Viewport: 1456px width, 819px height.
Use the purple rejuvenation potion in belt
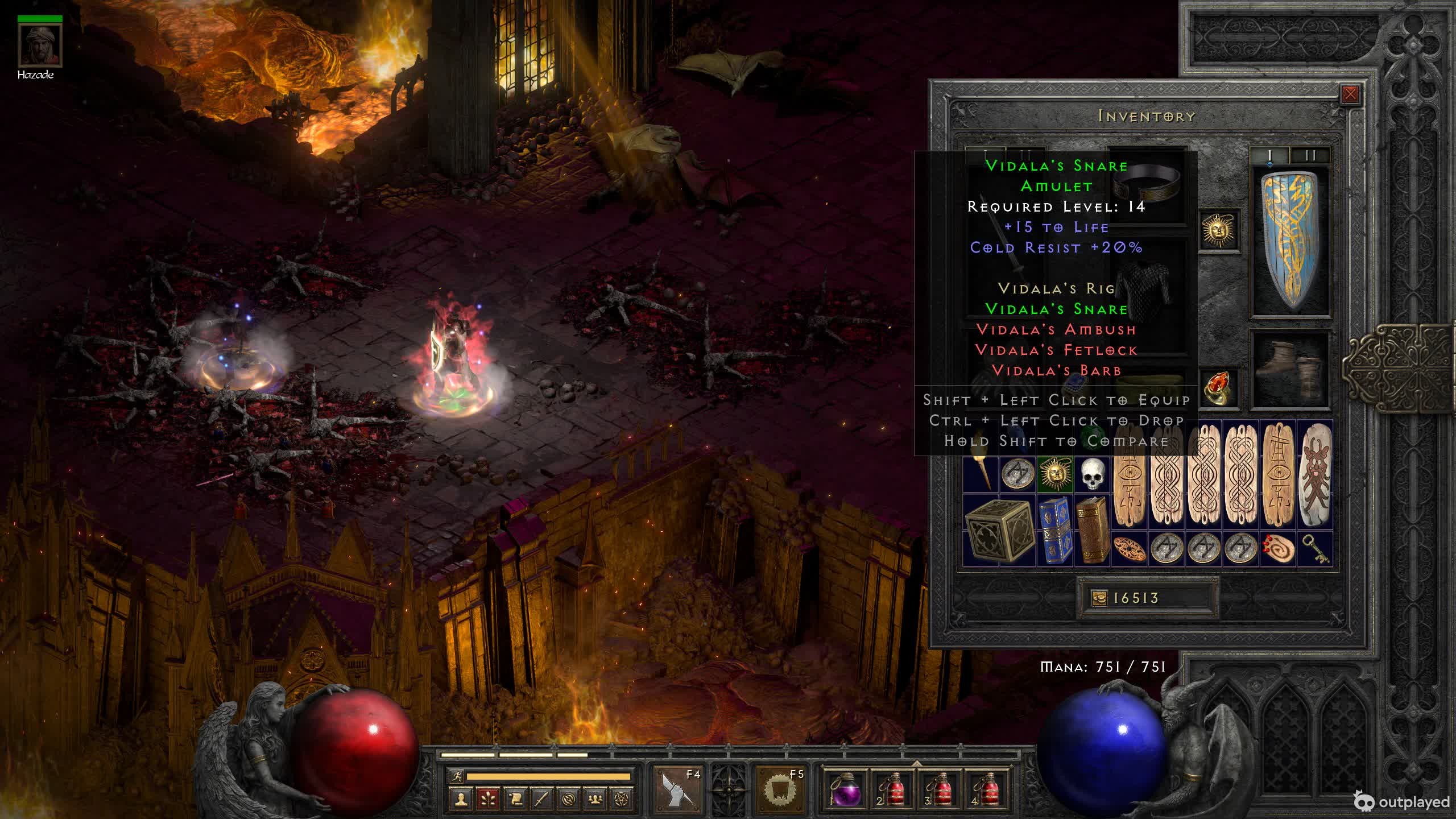[x=845, y=789]
